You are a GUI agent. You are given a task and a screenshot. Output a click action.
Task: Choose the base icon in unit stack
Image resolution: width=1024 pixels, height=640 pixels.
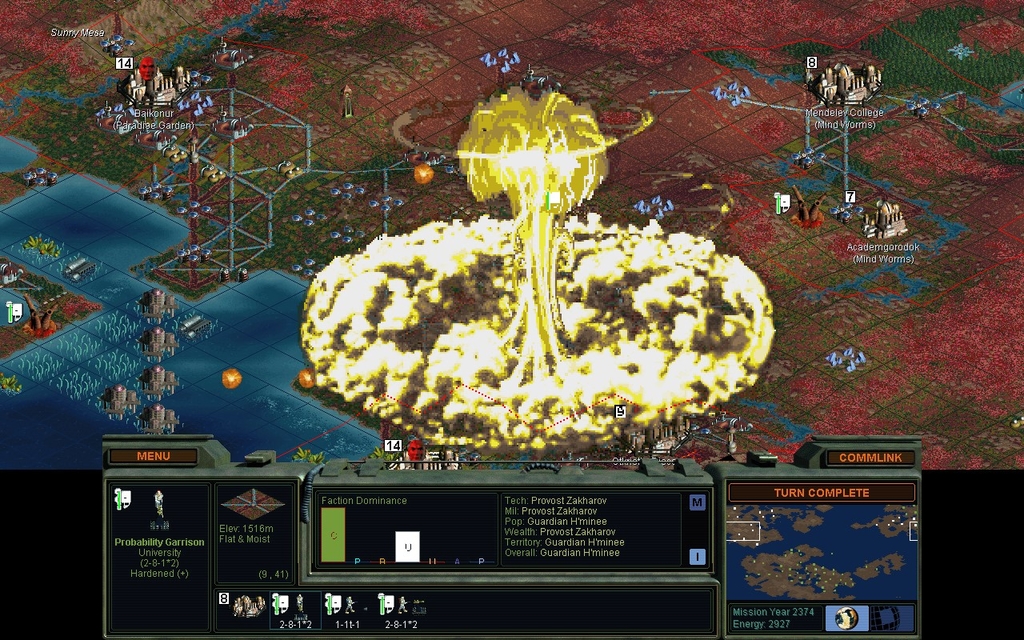[x=248, y=607]
